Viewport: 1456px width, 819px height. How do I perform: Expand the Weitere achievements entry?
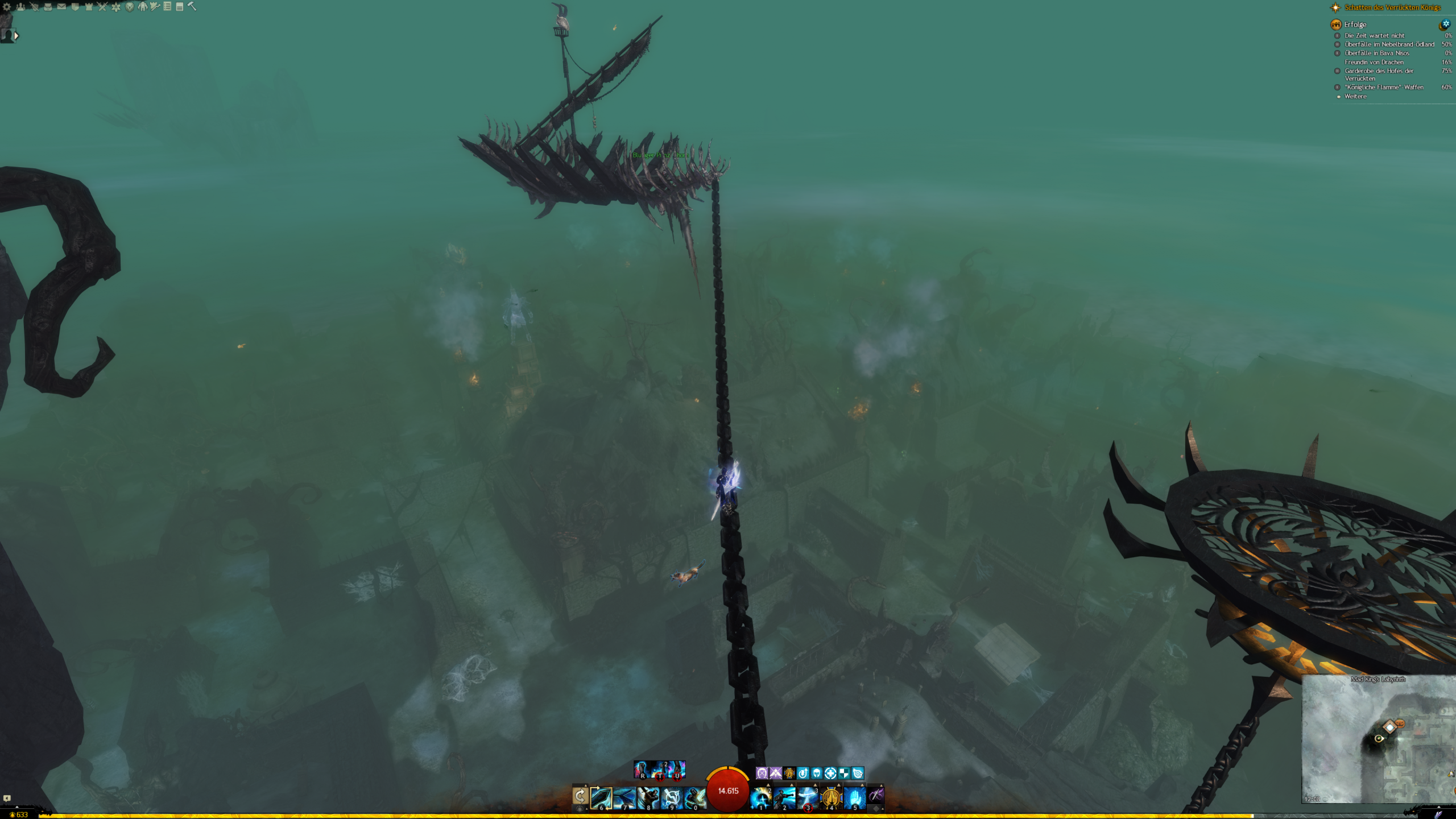coord(1355,96)
